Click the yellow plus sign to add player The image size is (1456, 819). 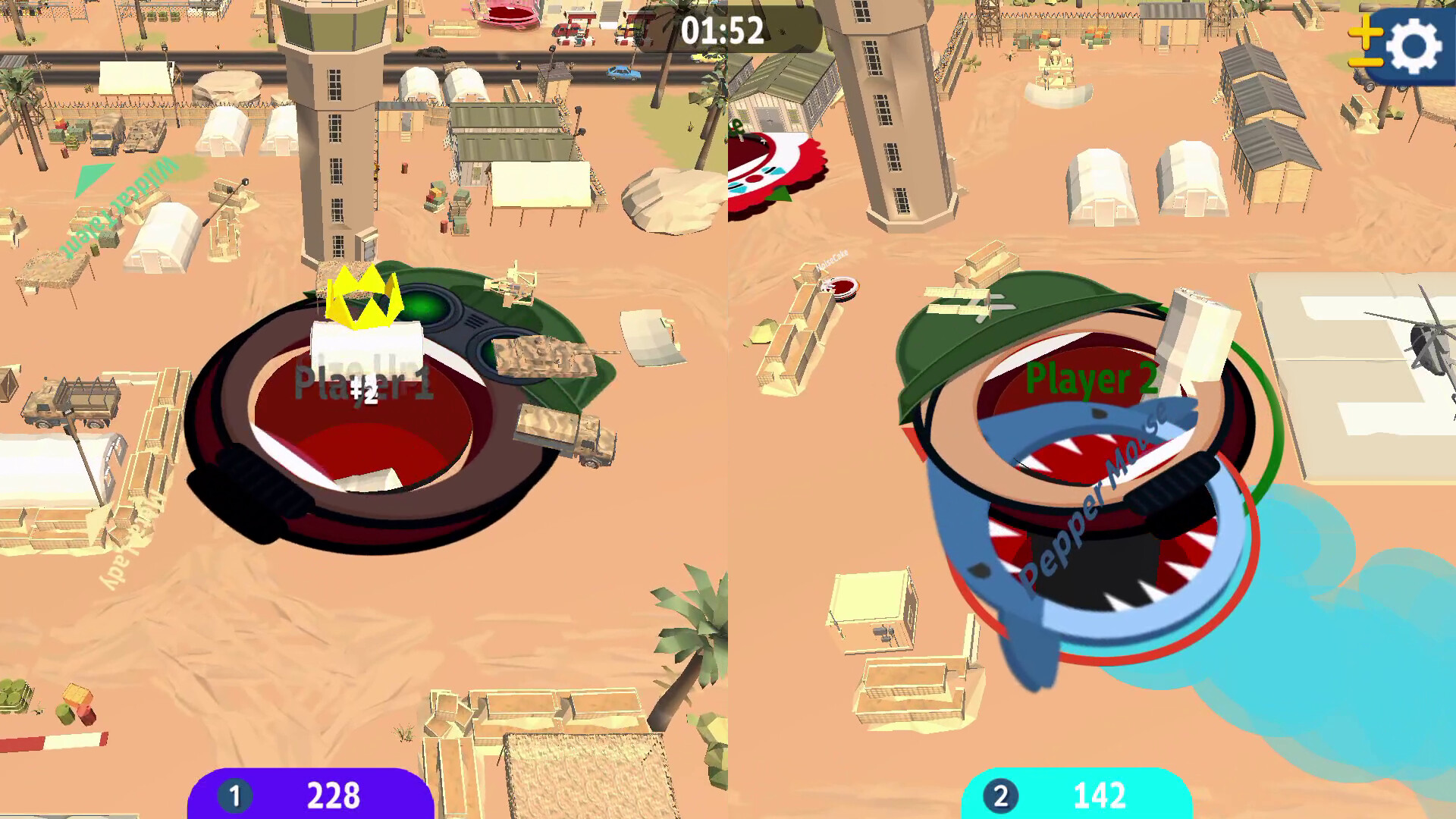(x=1365, y=32)
